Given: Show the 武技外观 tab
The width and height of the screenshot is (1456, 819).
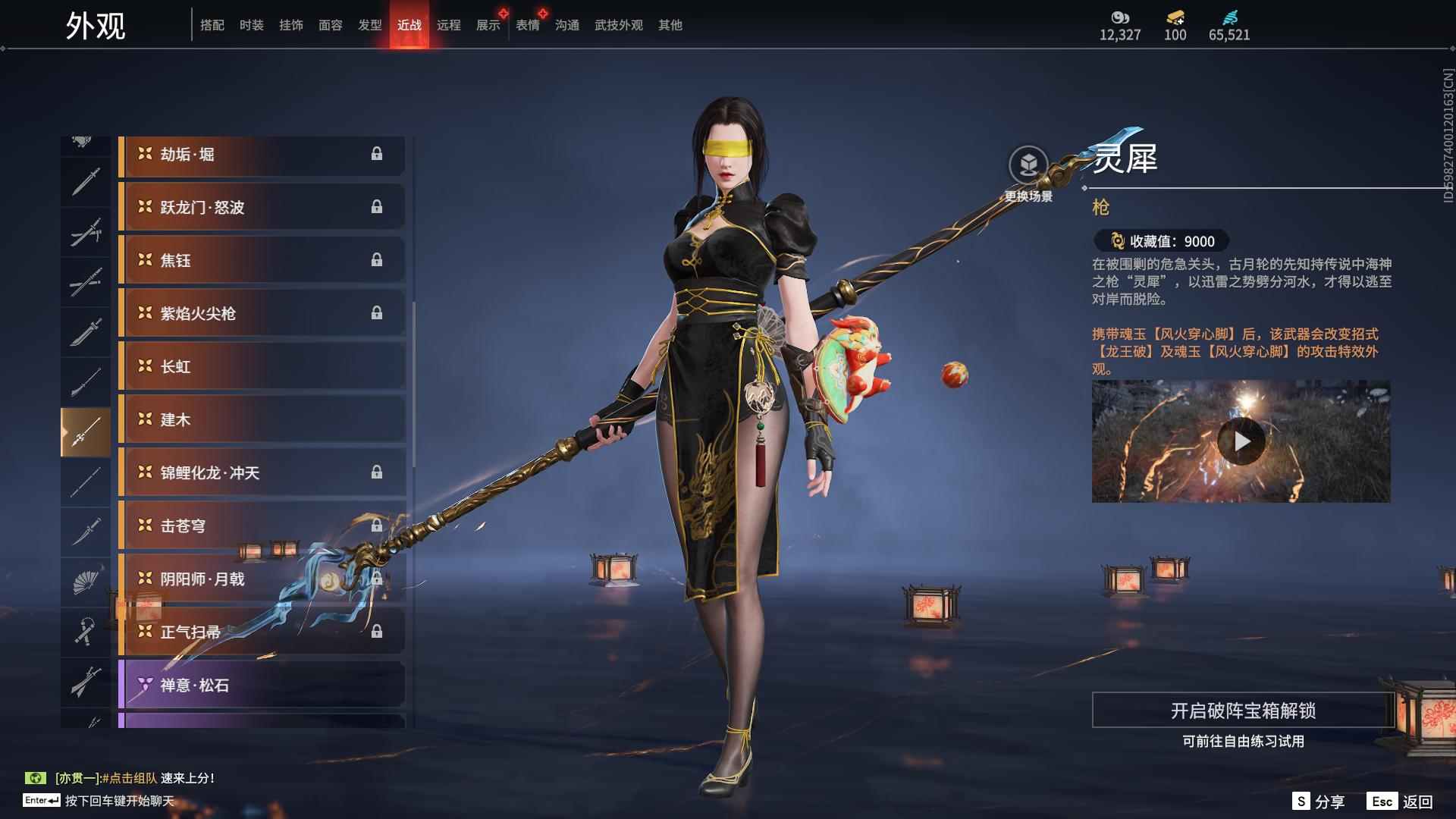Looking at the screenshot, I should (619, 25).
